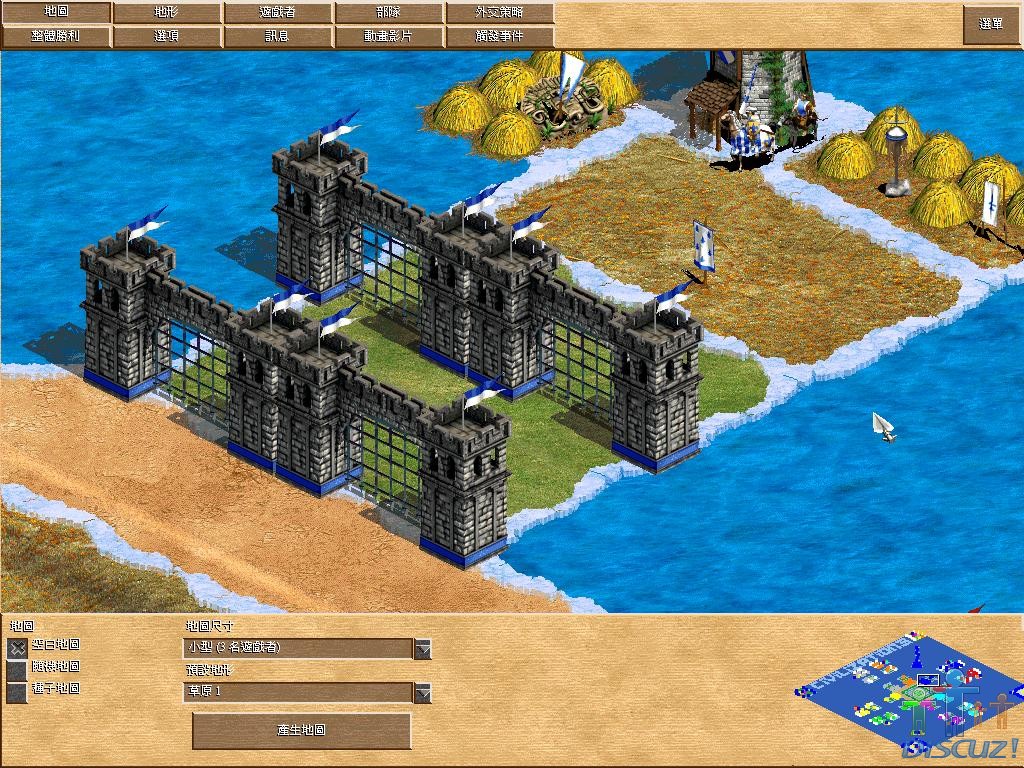Choose the 空白地圖 (Blank Map) option
Viewport: 1024px width, 768px height.
[x=17, y=647]
